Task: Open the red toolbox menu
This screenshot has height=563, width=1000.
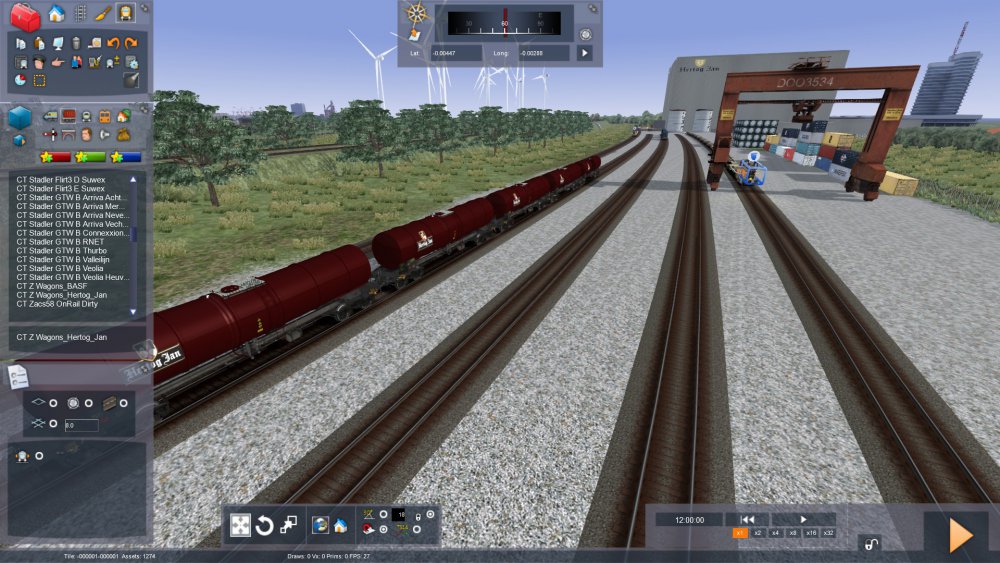Action: point(25,15)
